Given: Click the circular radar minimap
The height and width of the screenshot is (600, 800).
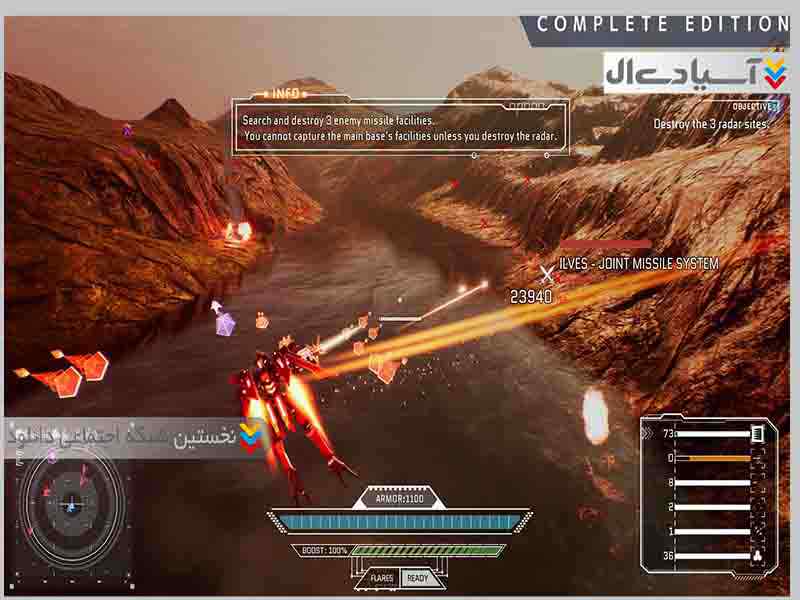Looking at the screenshot, I should pyautogui.click(x=70, y=505).
